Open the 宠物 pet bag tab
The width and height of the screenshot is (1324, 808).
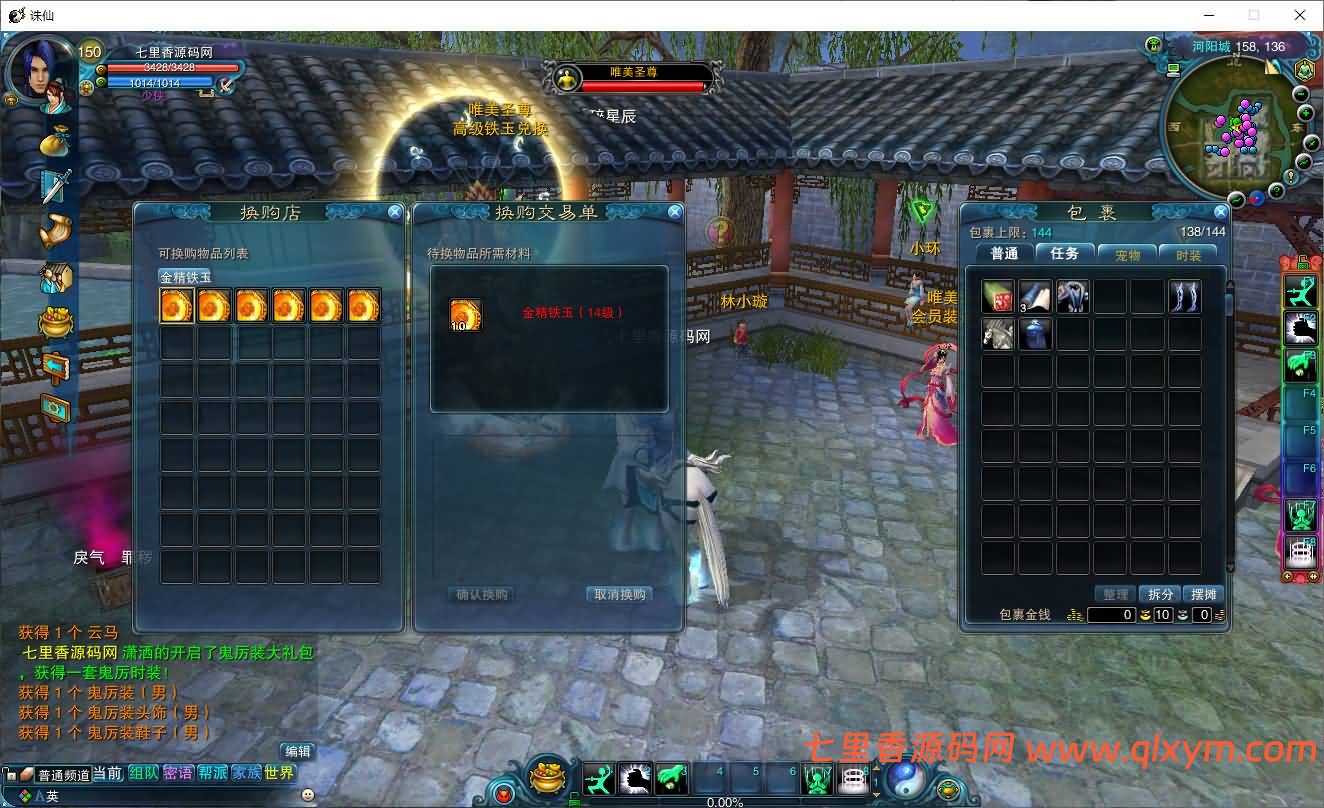[x=1127, y=254]
